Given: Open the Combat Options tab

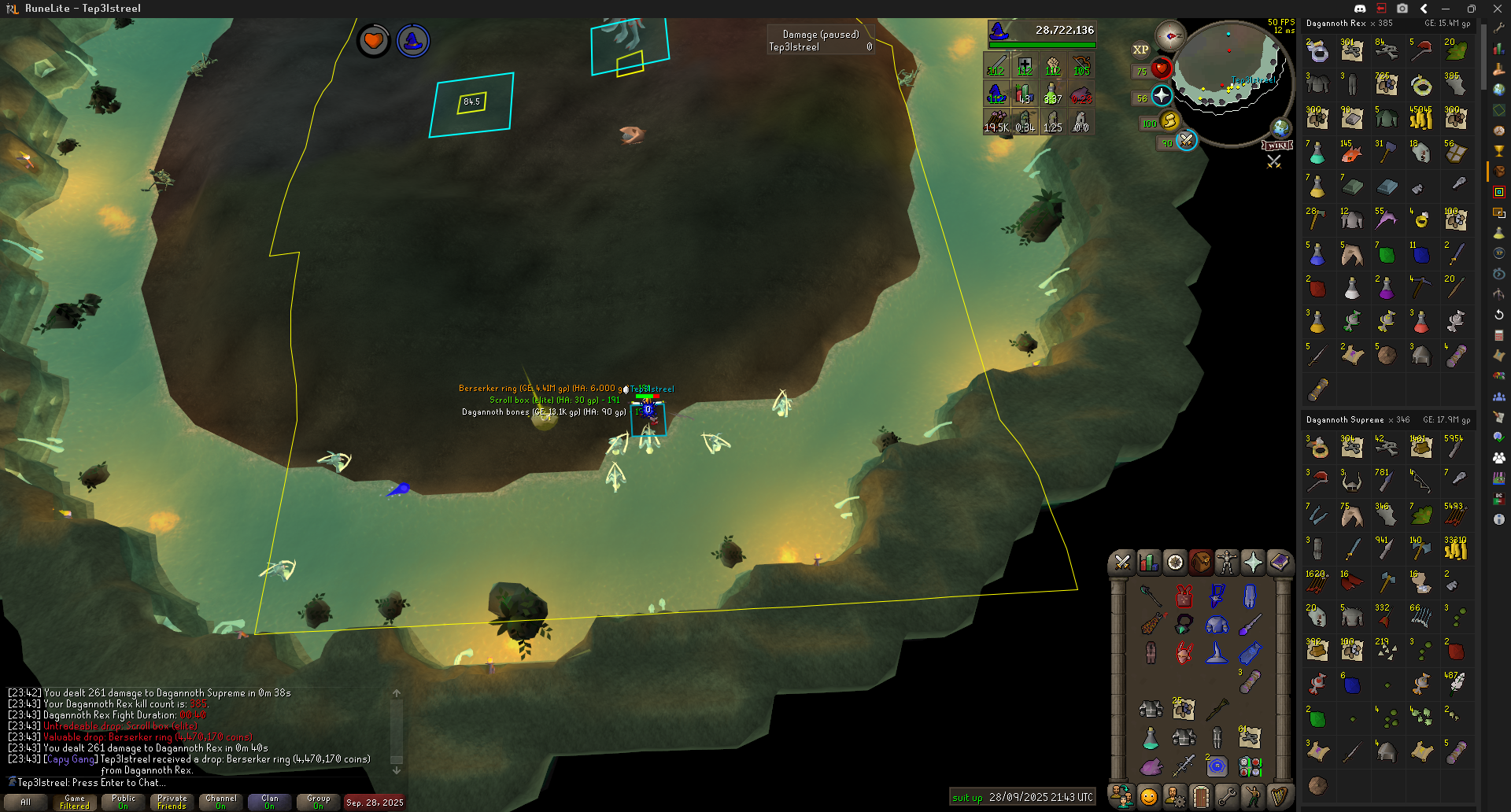Looking at the screenshot, I should pos(1122,563).
